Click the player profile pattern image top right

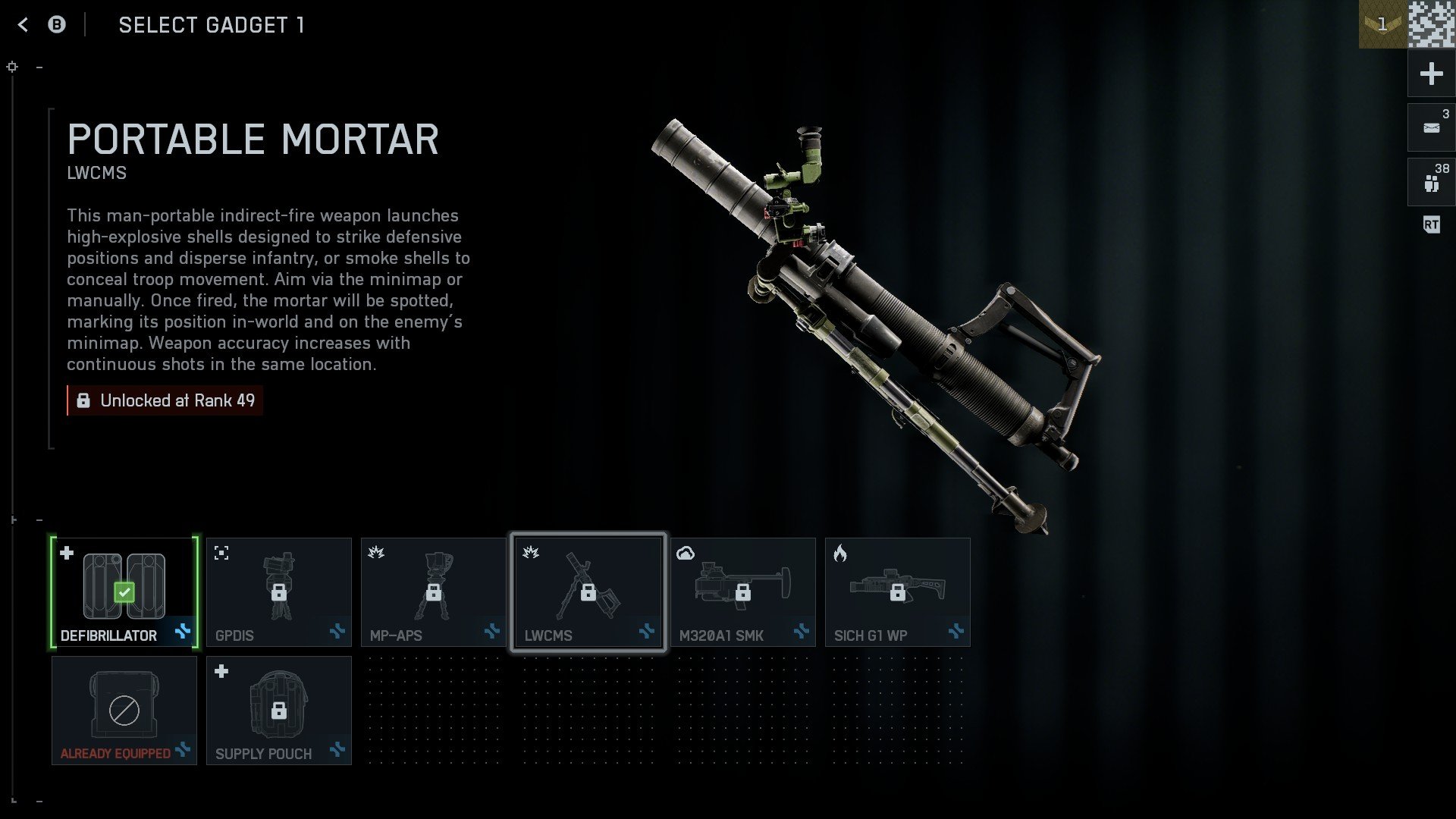(x=1429, y=24)
